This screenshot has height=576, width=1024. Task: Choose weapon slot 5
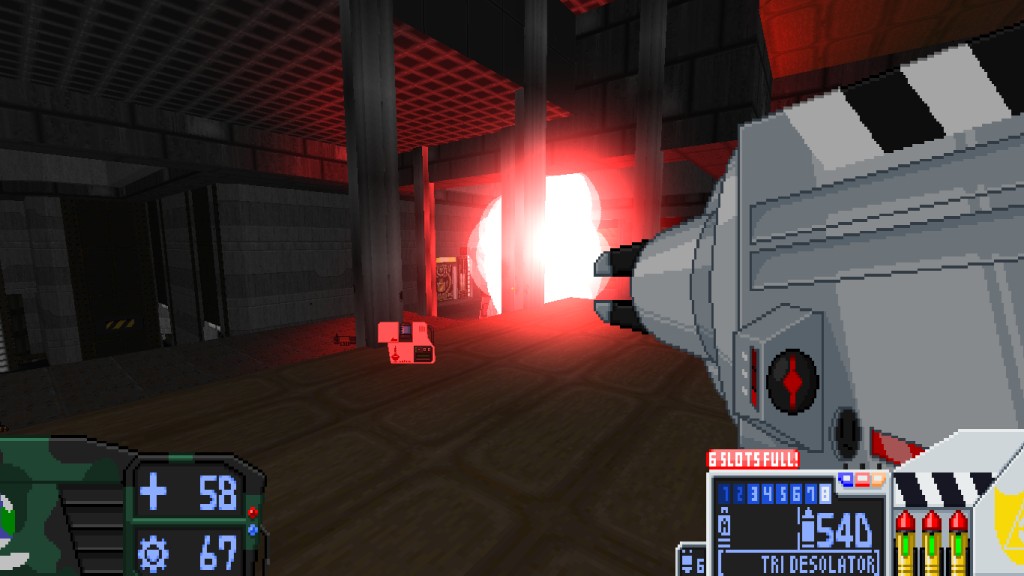pos(780,493)
